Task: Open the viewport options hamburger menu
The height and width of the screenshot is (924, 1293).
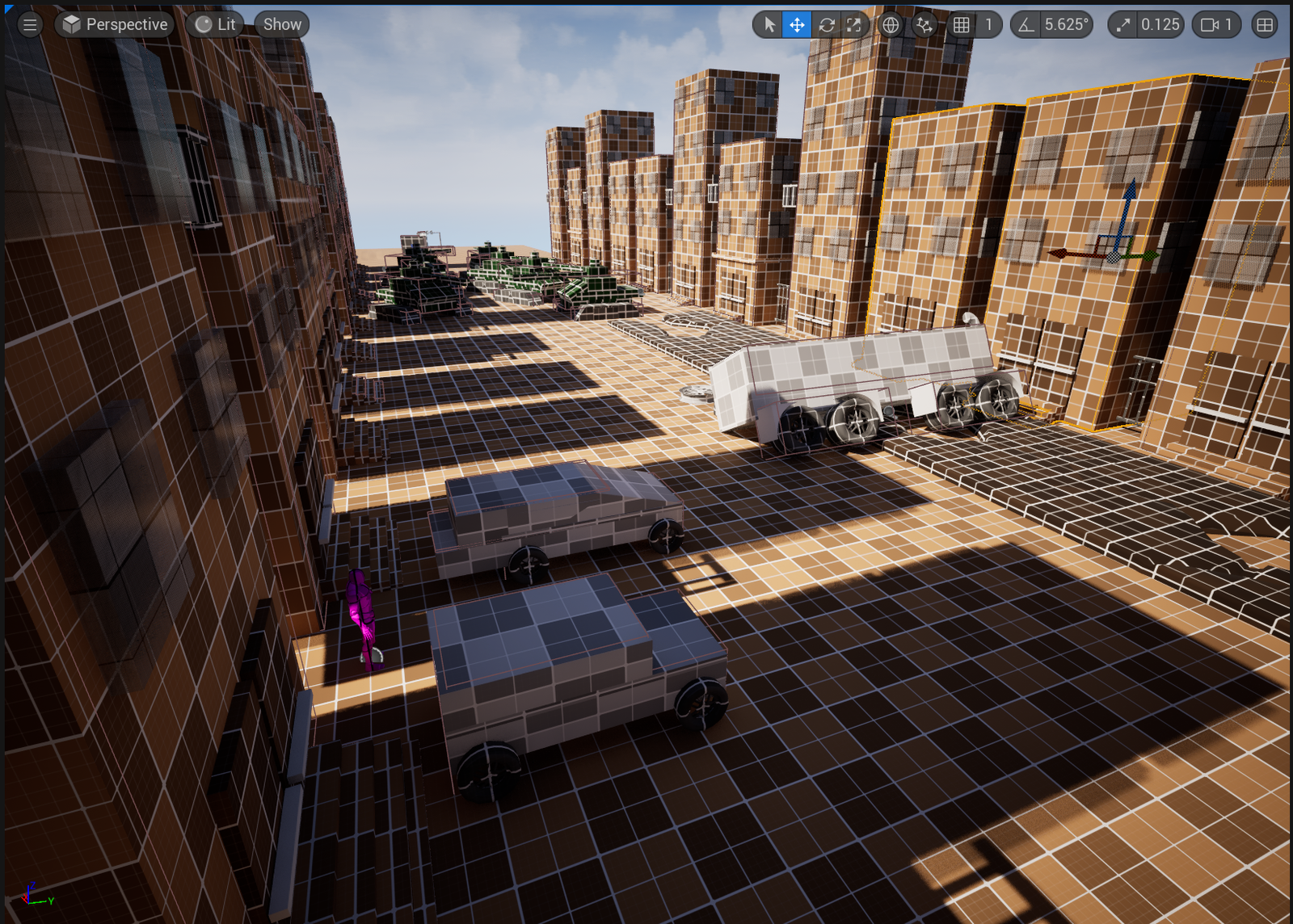Action: 30,24
